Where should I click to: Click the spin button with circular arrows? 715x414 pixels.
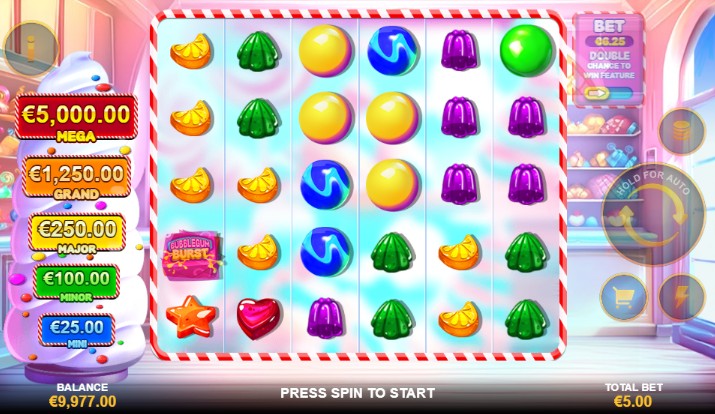click(654, 214)
